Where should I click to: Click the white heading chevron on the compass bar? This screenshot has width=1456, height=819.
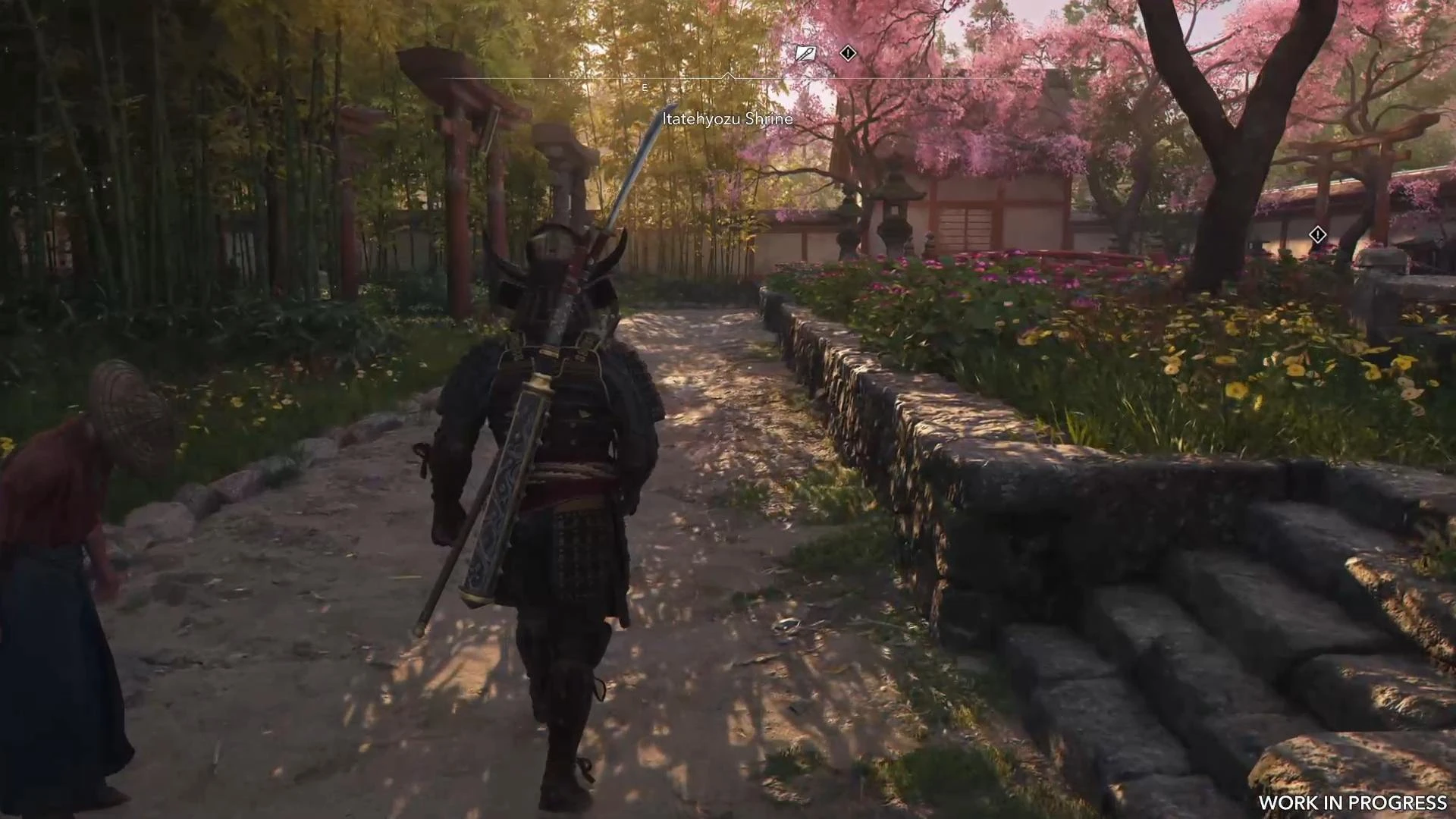(728, 76)
